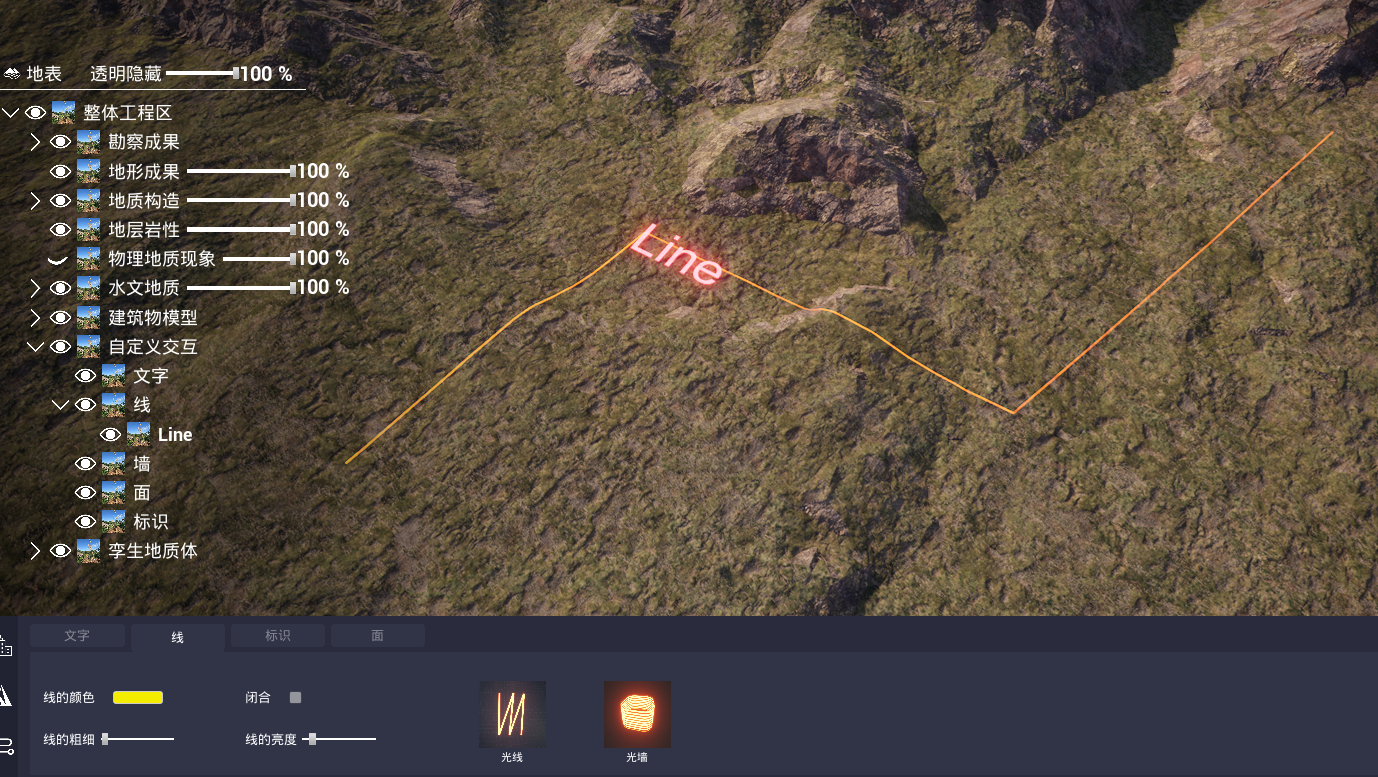The height and width of the screenshot is (777, 1378).
Task: Switch to the 文字 tab
Action: (77, 636)
